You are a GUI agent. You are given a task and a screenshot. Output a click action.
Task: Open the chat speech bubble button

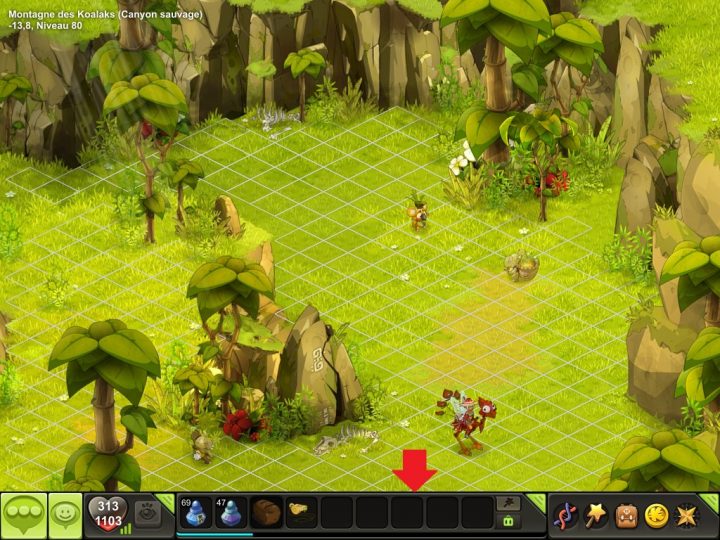click(x=23, y=515)
